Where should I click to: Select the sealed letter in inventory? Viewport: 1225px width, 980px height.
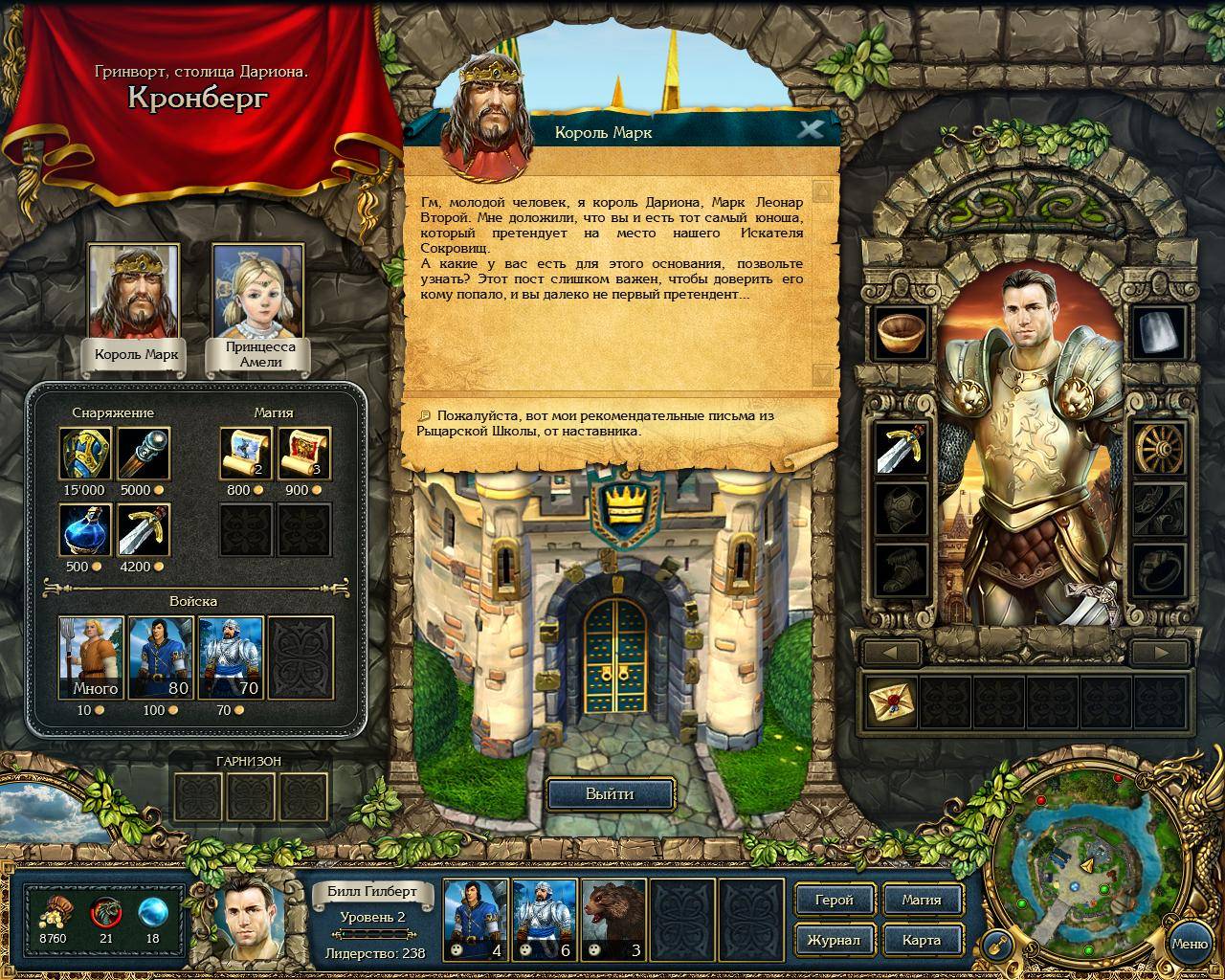coord(891,703)
